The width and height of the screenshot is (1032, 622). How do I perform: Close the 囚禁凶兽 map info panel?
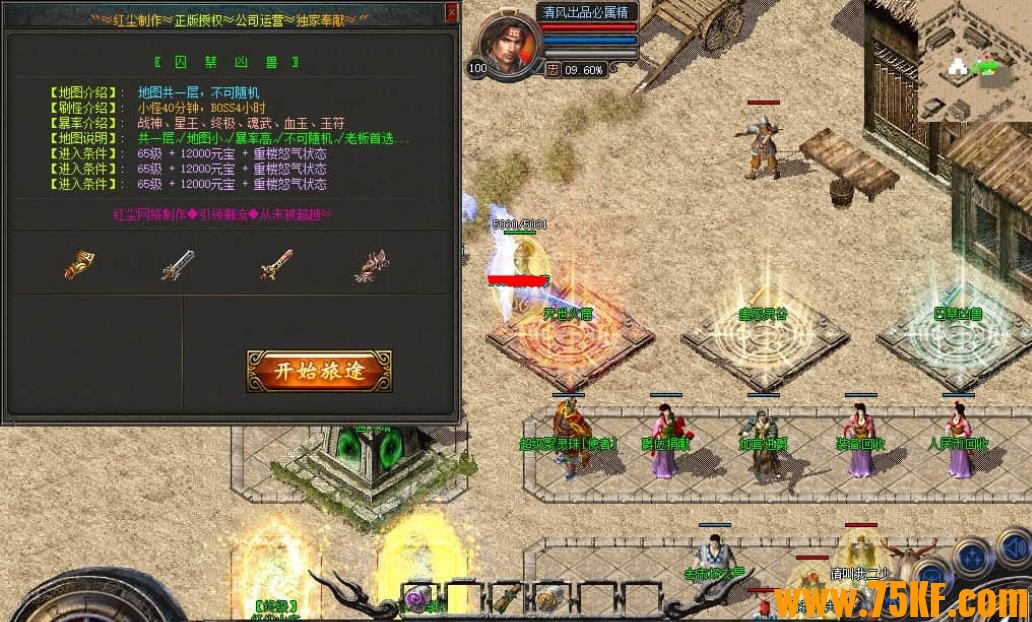[x=451, y=13]
